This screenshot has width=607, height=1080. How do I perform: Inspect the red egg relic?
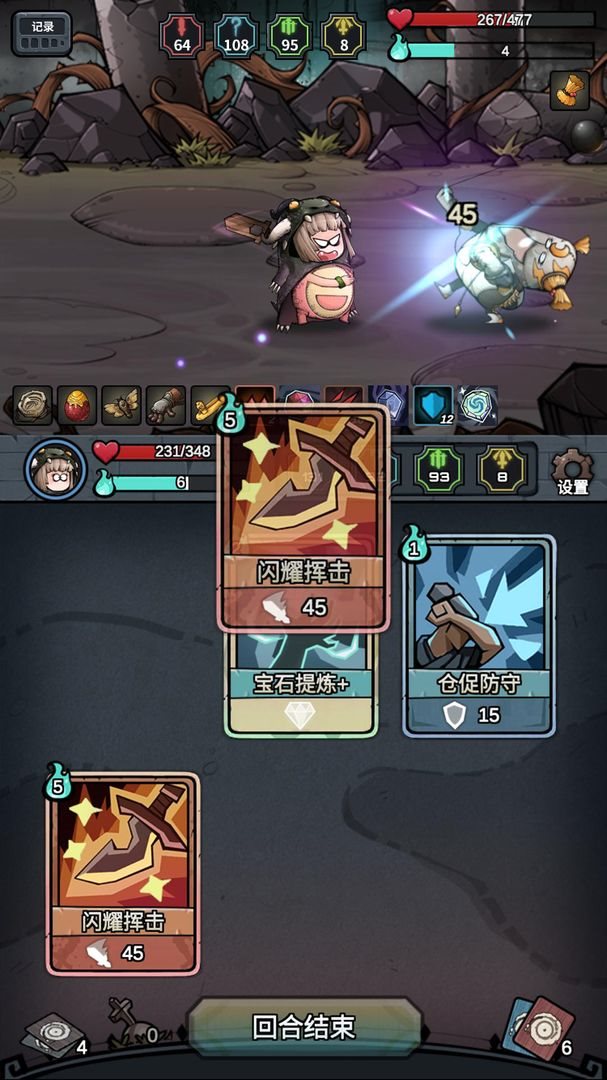(77, 404)
